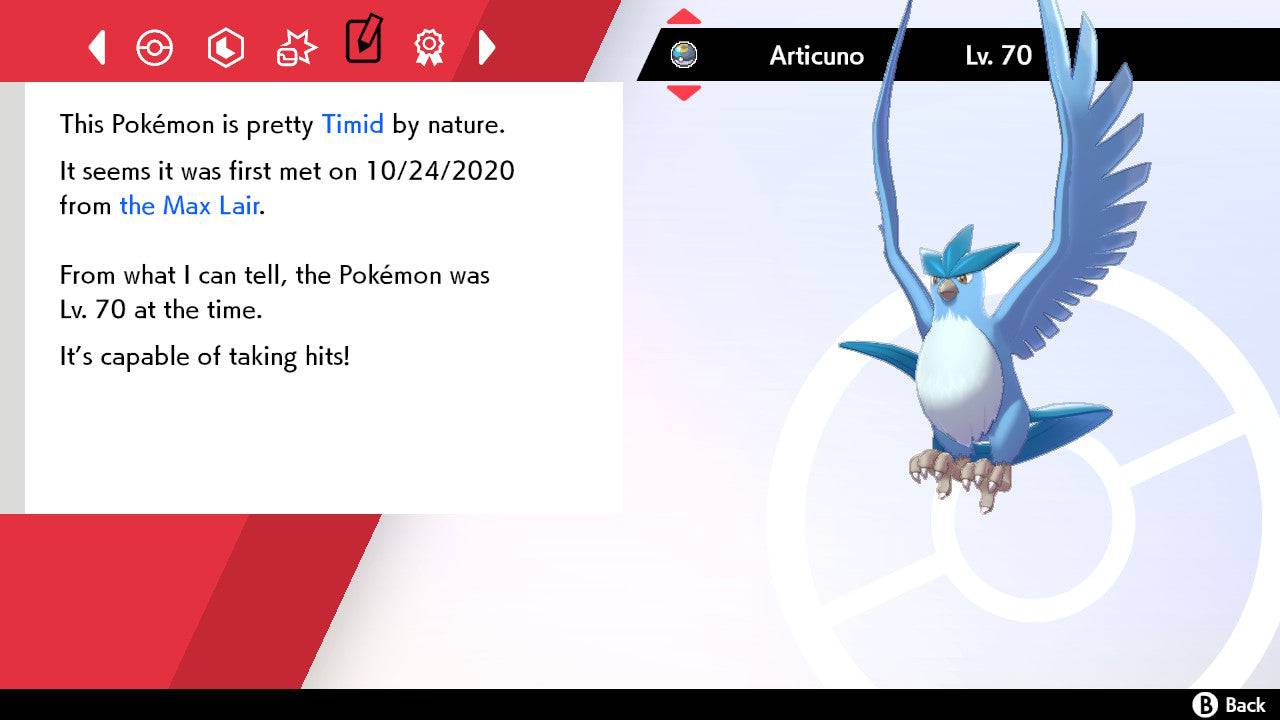This screenshot has width=1280, height=720.
Task: Click the black nameplate banner
Action: pos(960,56)
